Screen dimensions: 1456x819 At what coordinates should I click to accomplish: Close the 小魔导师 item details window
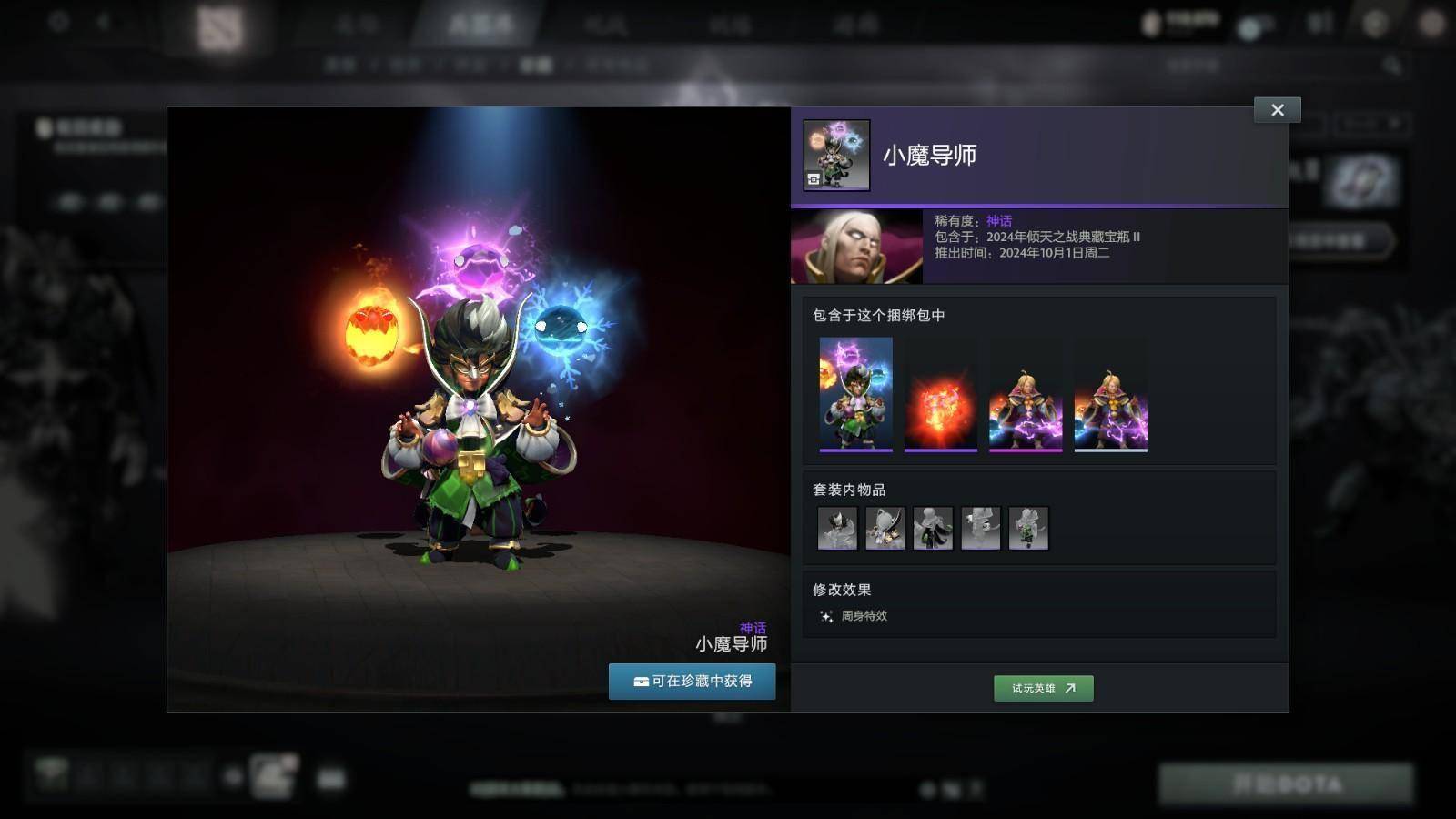[x=1277, y=110]
